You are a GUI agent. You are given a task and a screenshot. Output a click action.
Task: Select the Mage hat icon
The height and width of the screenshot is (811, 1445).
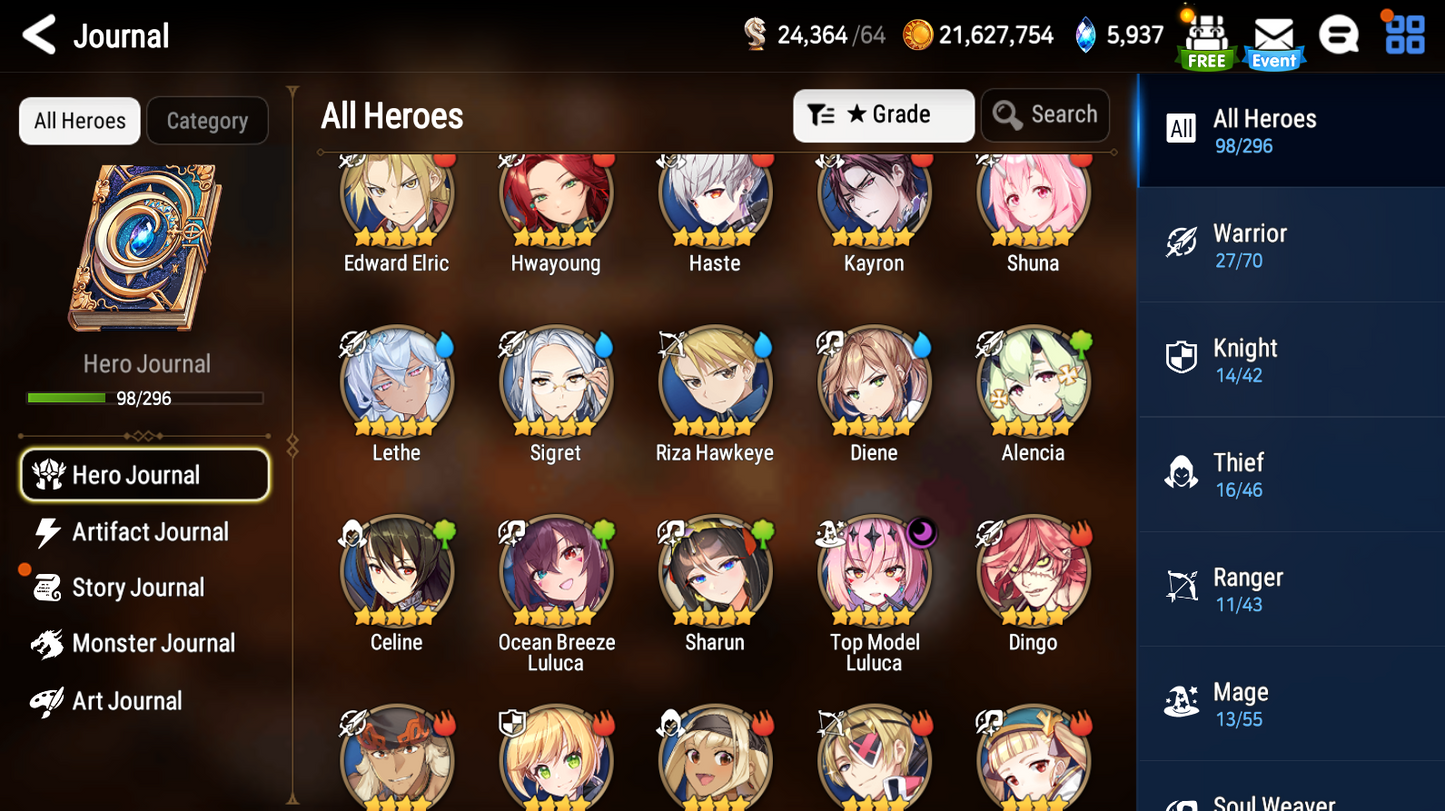point(1181,702)
